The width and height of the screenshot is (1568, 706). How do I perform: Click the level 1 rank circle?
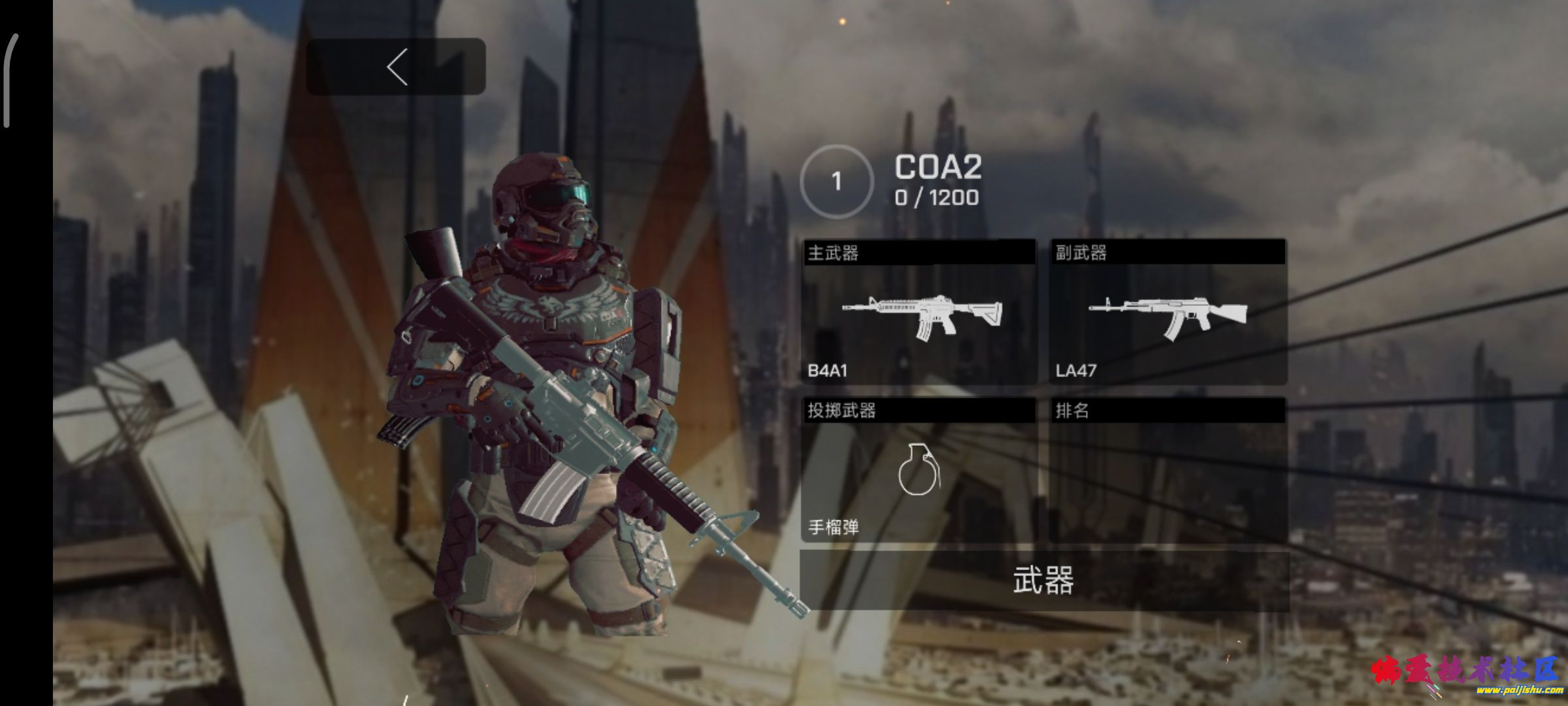click(x=836, y=182)
